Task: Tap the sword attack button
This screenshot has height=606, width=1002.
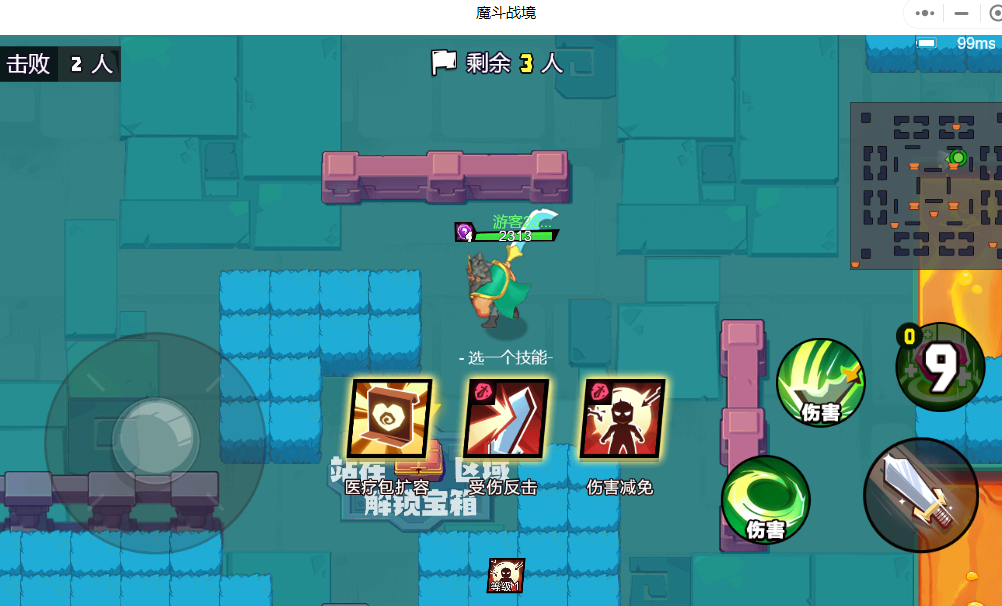Action: pyautogui.click(x=920, y=494)
